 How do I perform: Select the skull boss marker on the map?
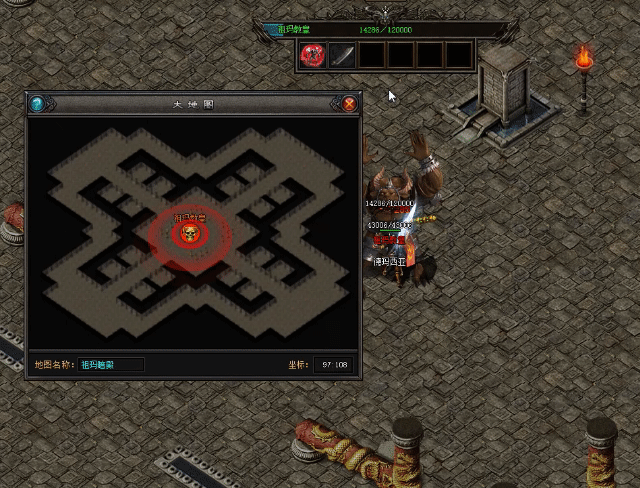pyautogui.click(x=189, y=235)
